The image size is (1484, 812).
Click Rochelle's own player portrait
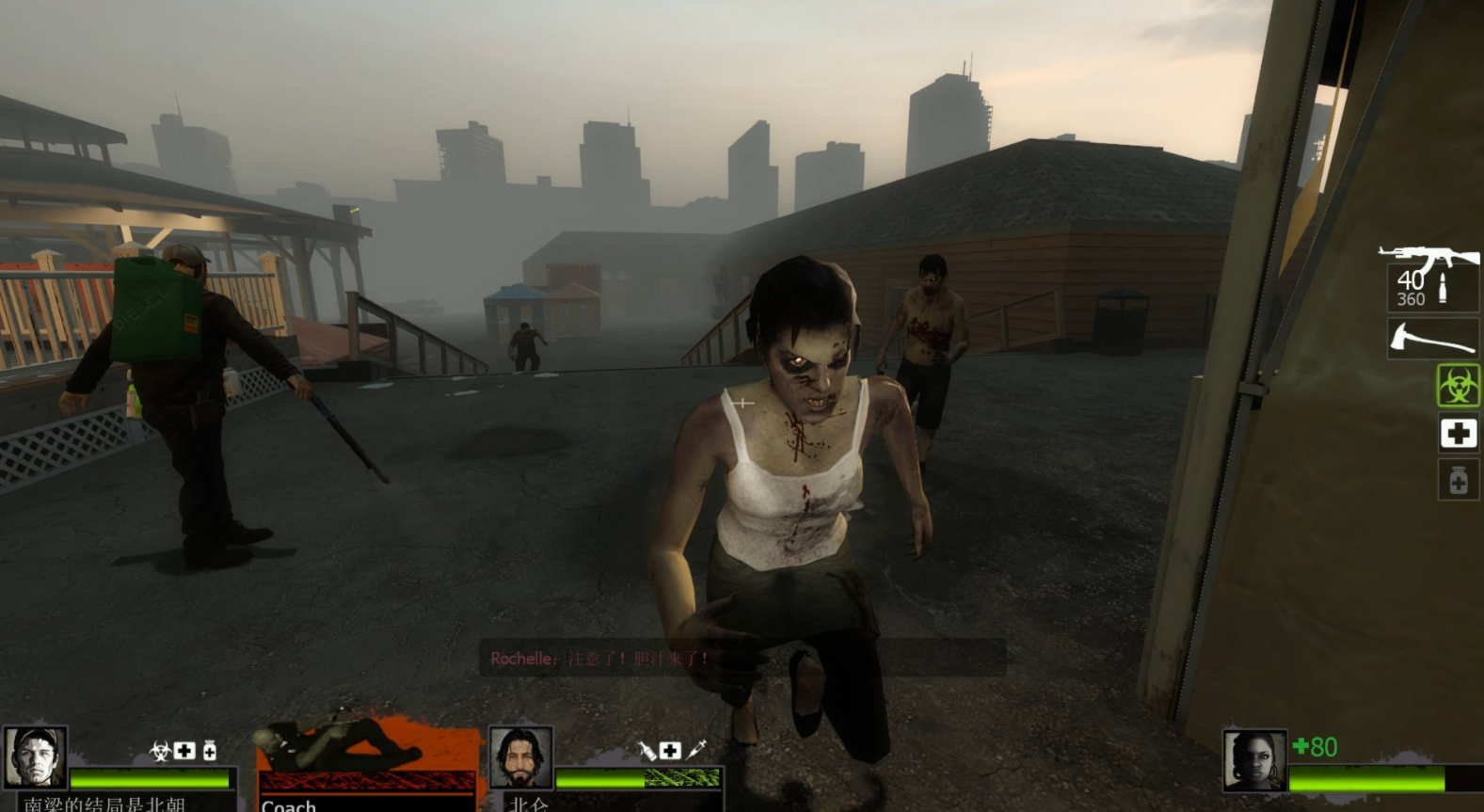point(1253,759)
